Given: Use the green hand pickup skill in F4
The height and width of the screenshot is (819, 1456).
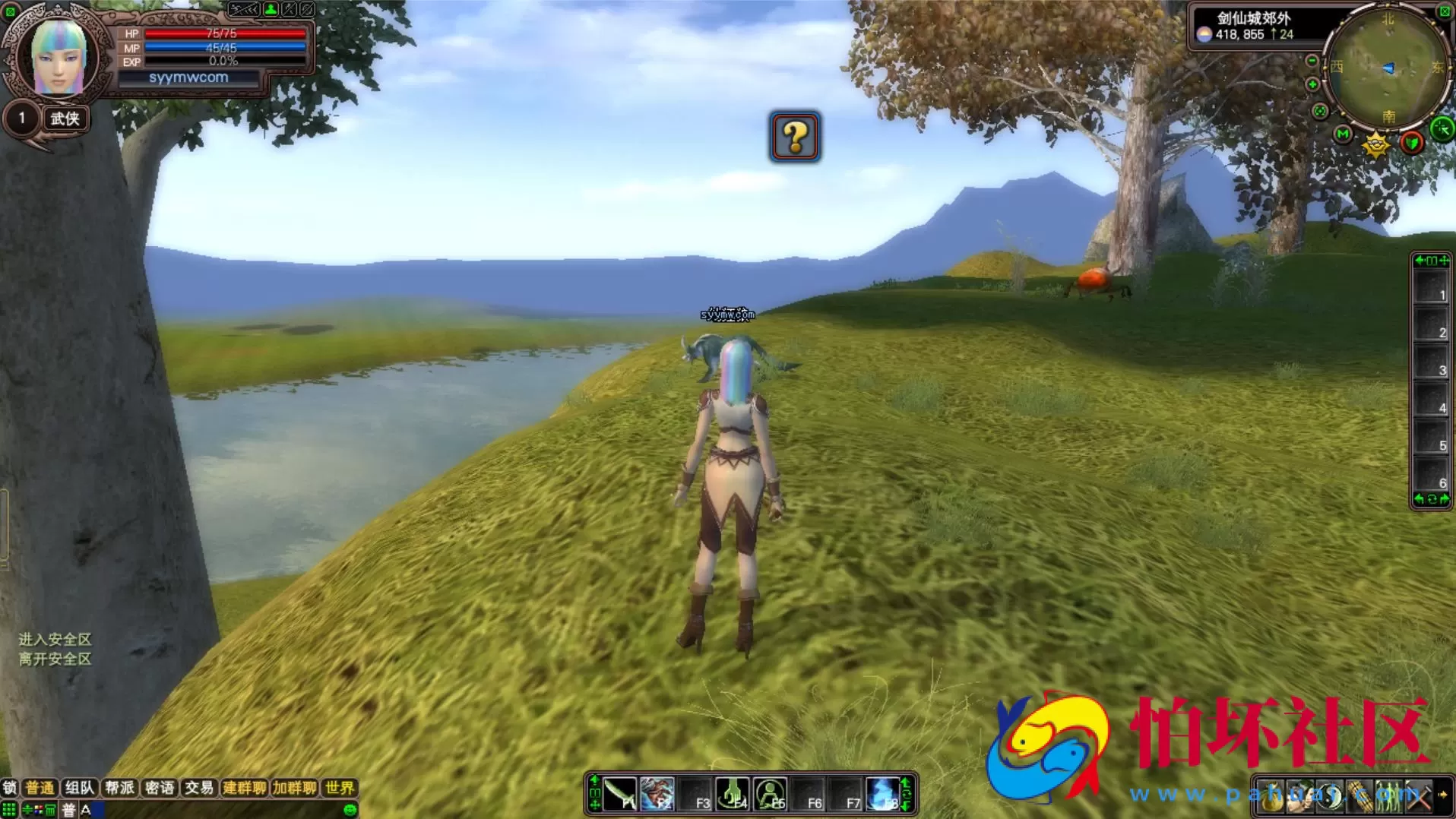Looking at the screenshot, I should pyautogui.click(x=733, y=794).
